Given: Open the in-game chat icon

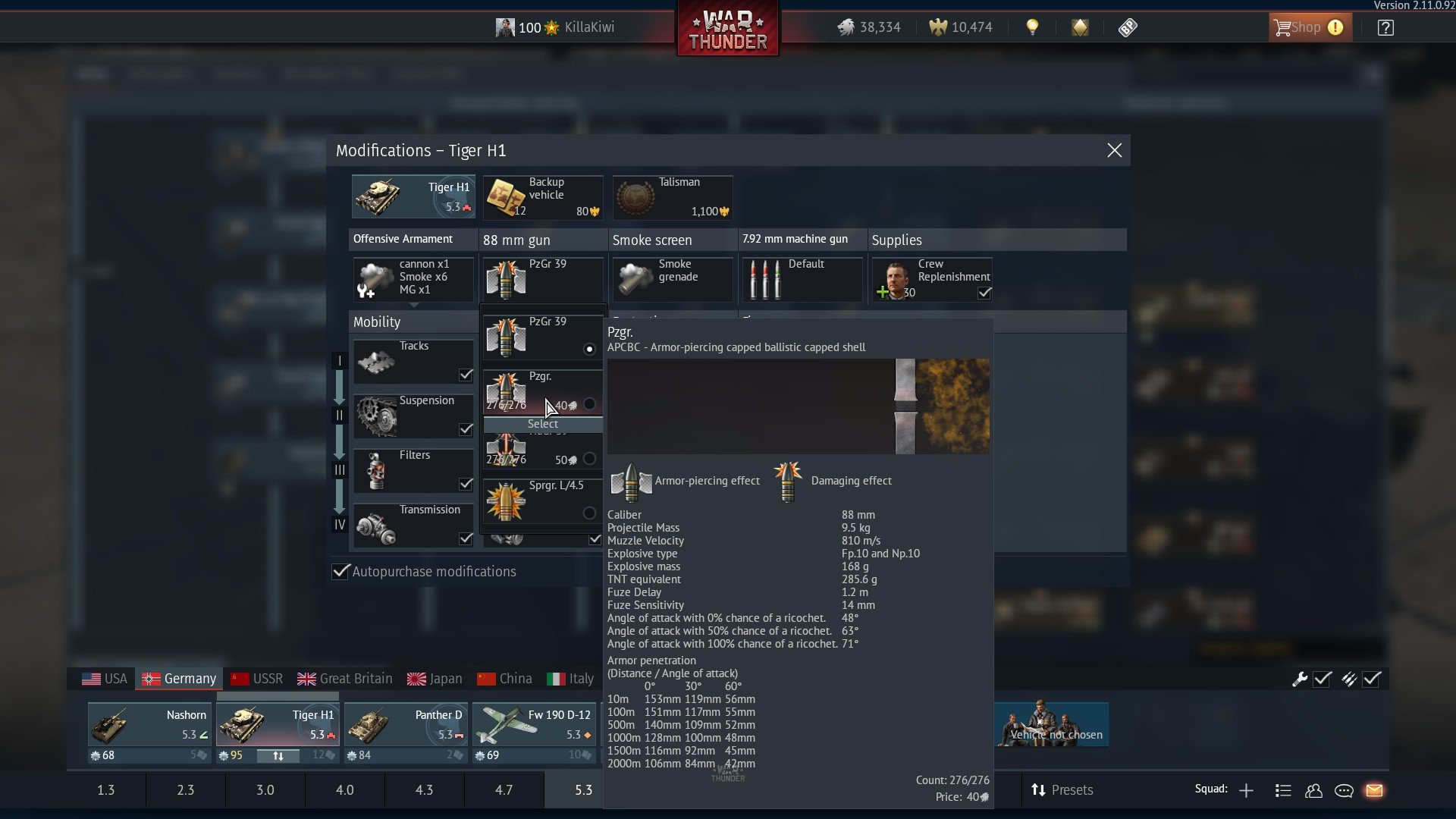Looking at the screenshot, I should (x=1344, y=790).
